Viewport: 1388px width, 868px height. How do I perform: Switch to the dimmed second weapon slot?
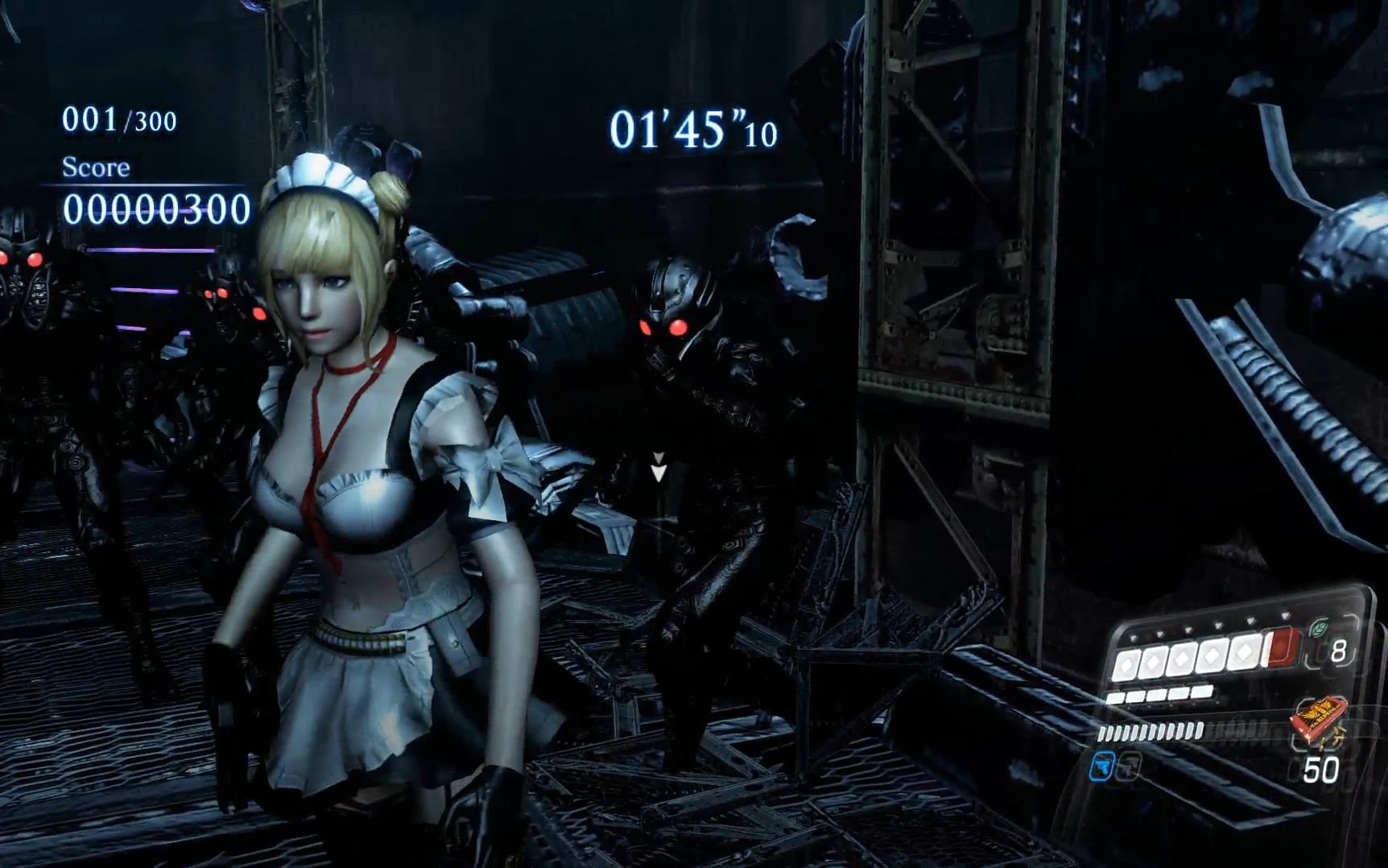coord(1129,766)
